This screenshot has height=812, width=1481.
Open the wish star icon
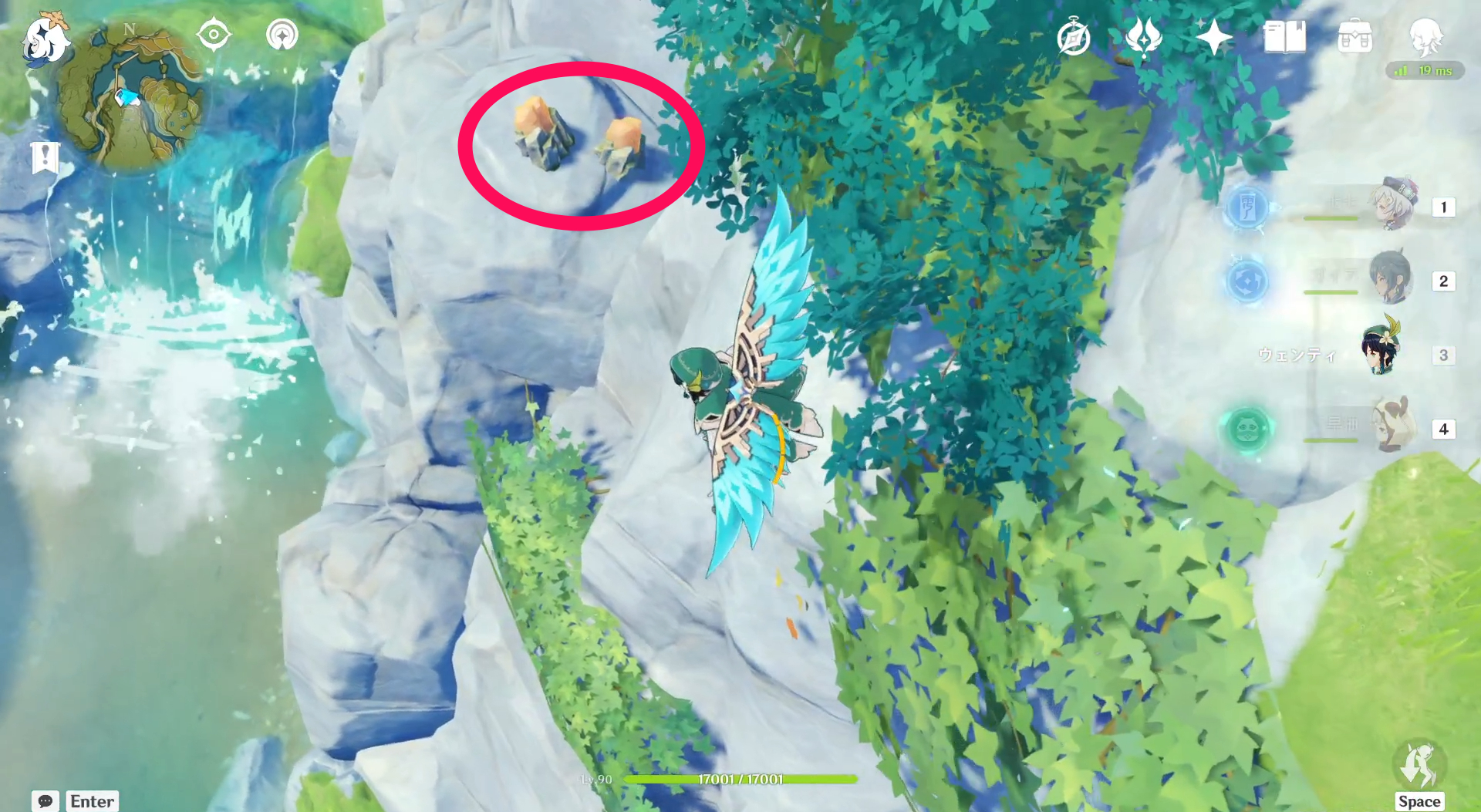click(x=1213, y=37)
